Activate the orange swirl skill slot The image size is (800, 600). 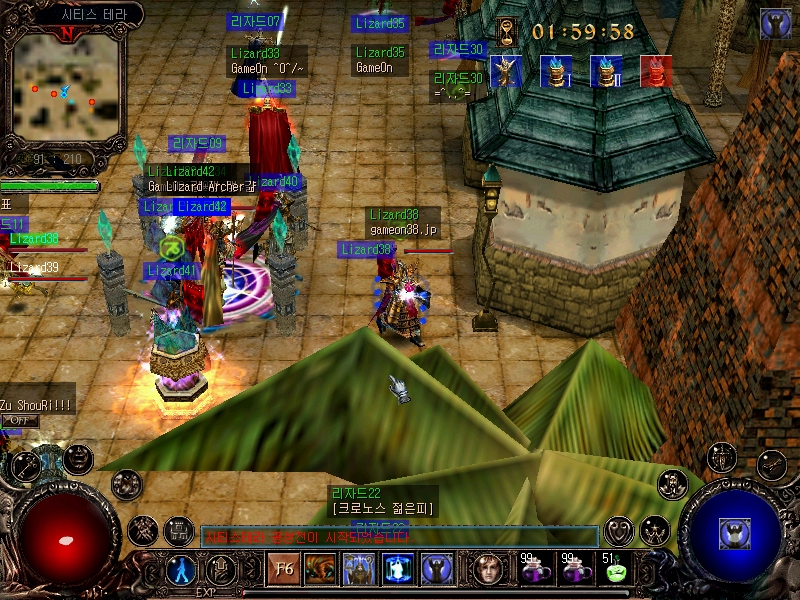[x=319, y=569]
